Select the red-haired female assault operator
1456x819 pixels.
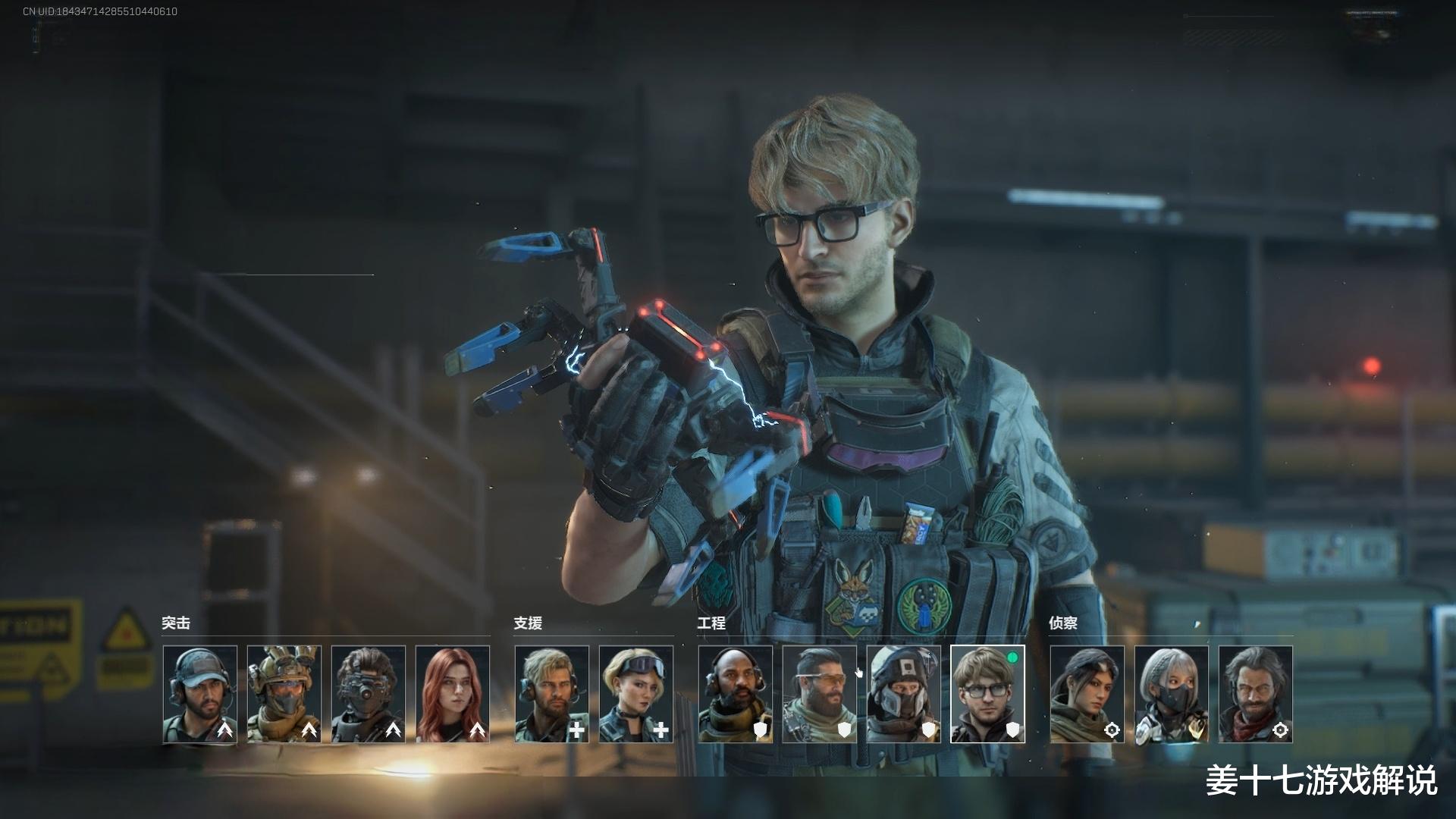[453, 694]
